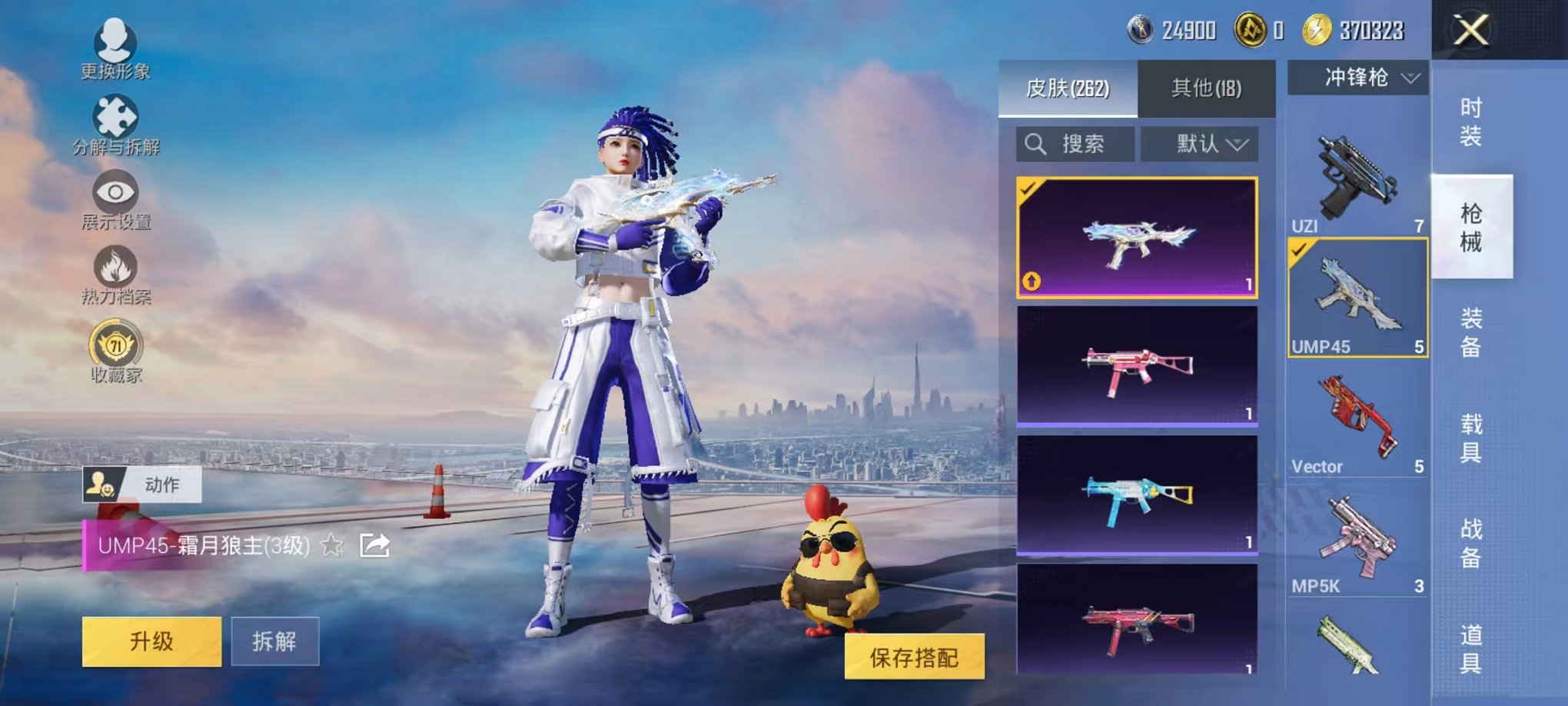Open 展示设置 via the eye icon
Viewport: 1568px width, 706px height.
tap(113, 188)
